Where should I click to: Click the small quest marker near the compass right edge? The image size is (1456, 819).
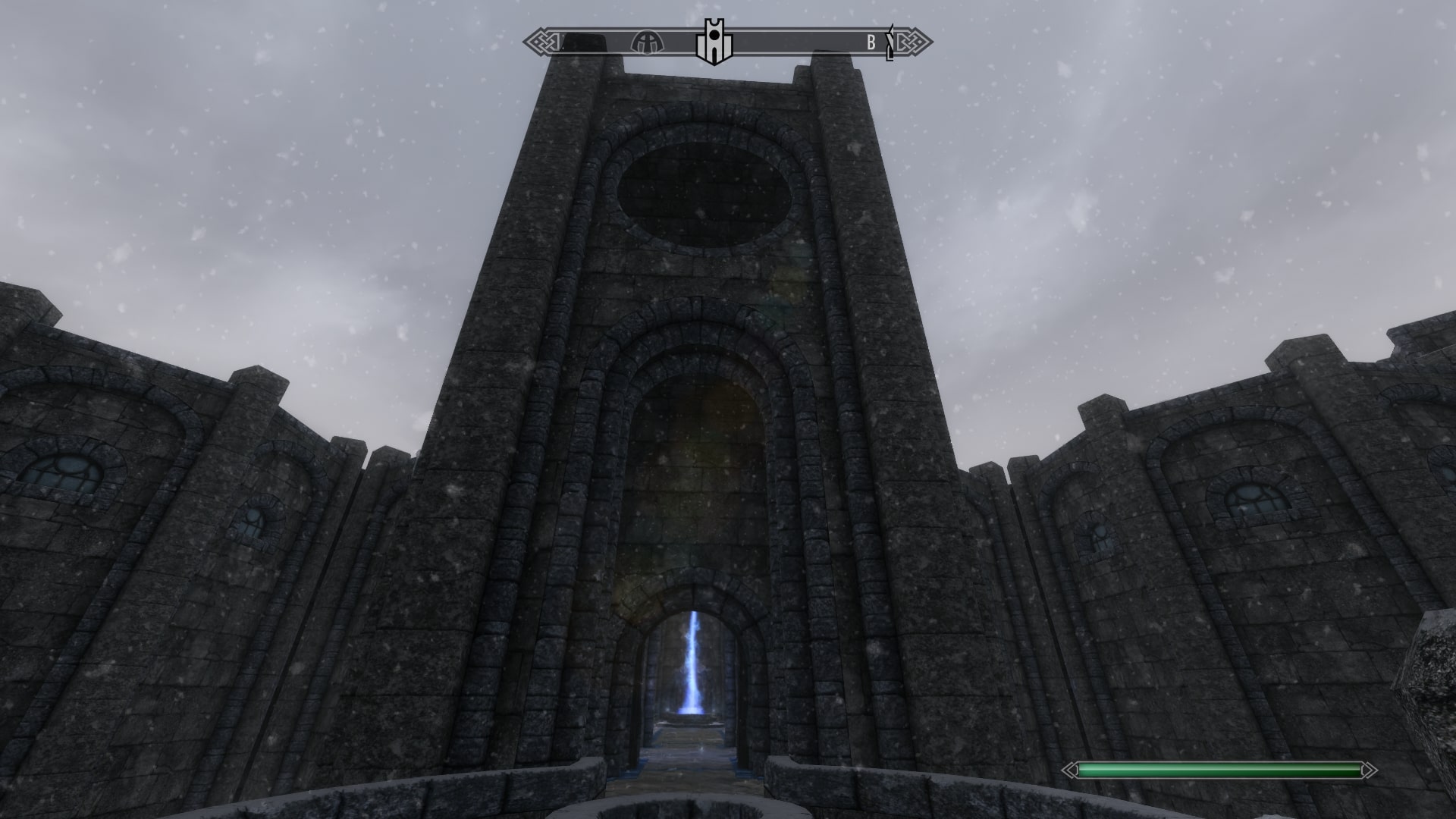889,42
